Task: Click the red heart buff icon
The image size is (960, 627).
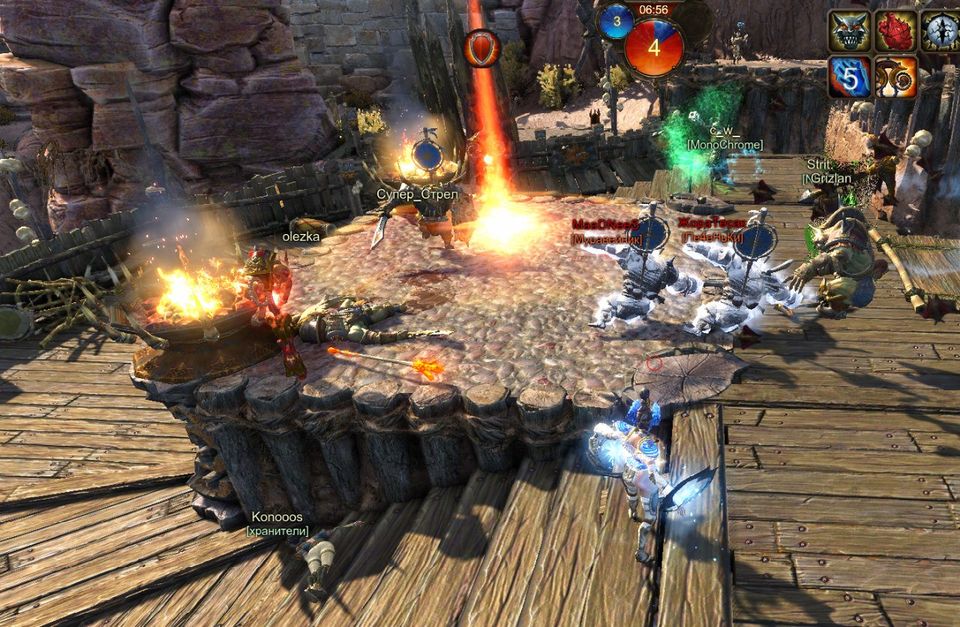Action: (896, 31)
